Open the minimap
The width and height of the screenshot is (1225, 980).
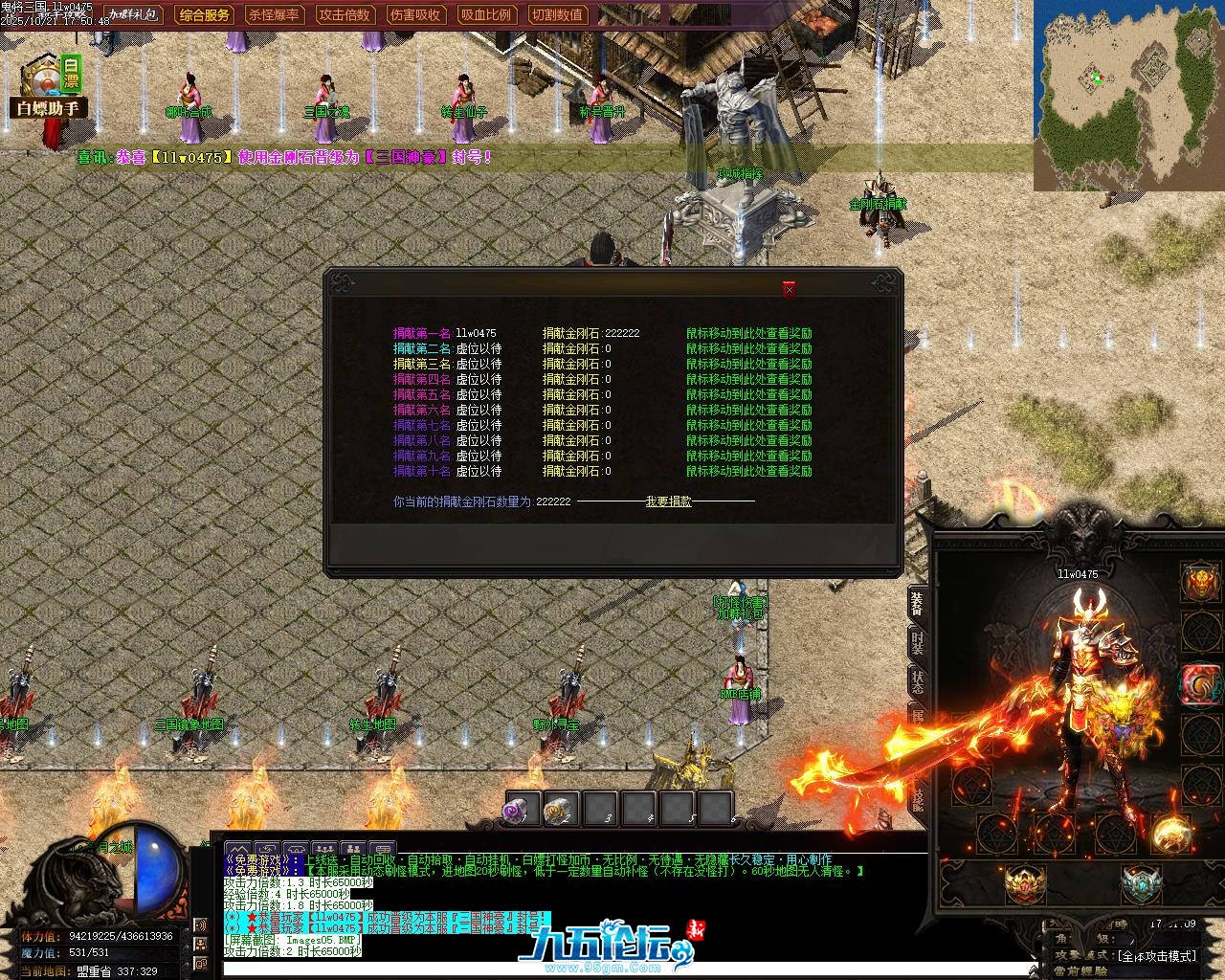tap(1128, 96)
